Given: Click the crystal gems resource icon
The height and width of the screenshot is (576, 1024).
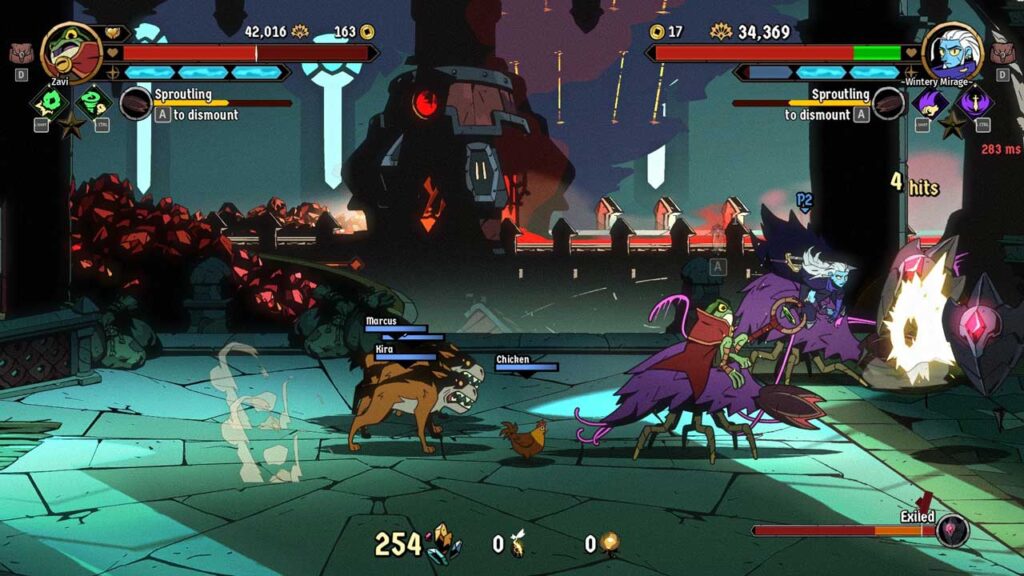Looking at the screenshot, I should click(443, 543).
